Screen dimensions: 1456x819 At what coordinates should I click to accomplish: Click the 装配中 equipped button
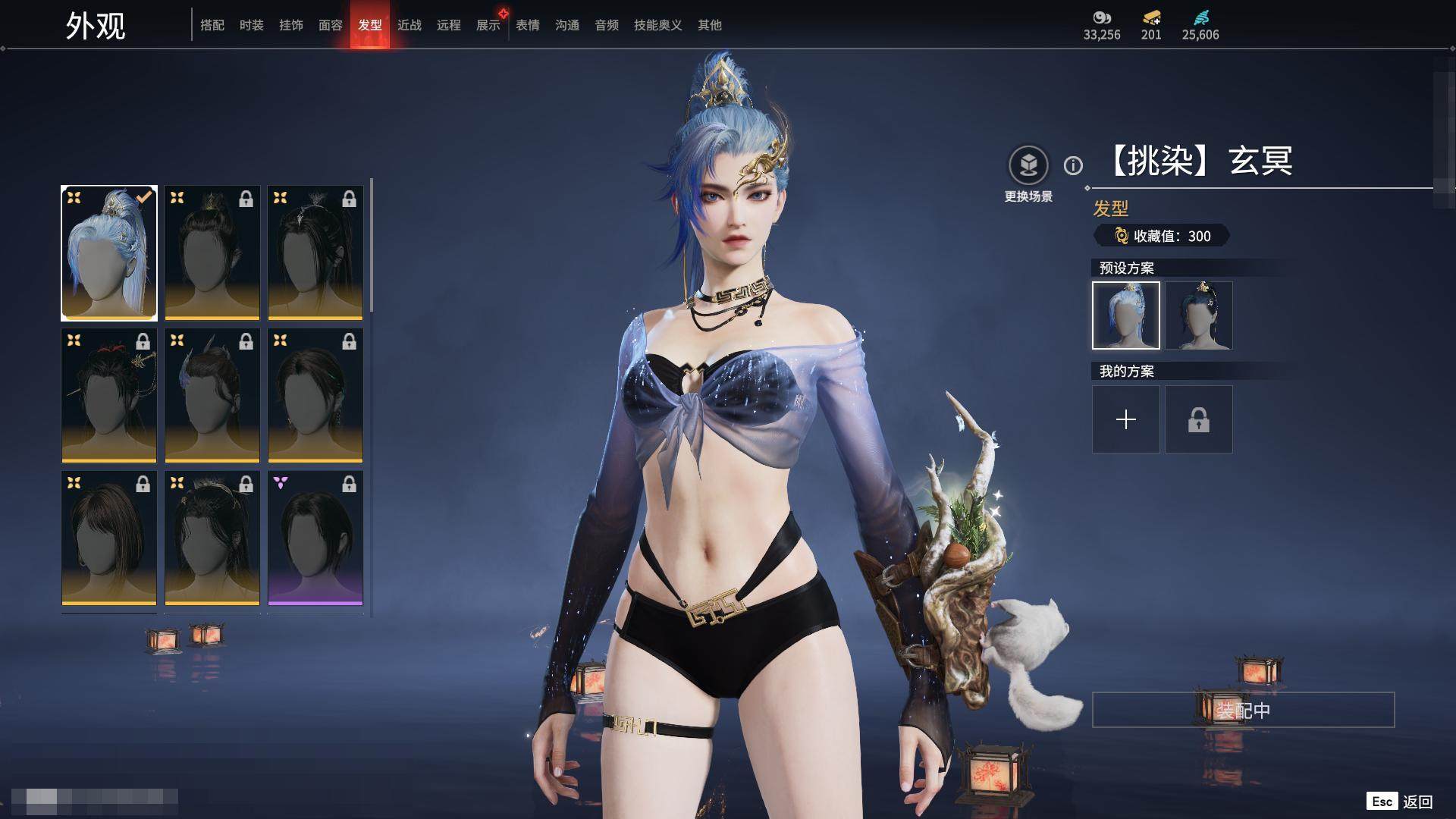tap(1243, 710)
